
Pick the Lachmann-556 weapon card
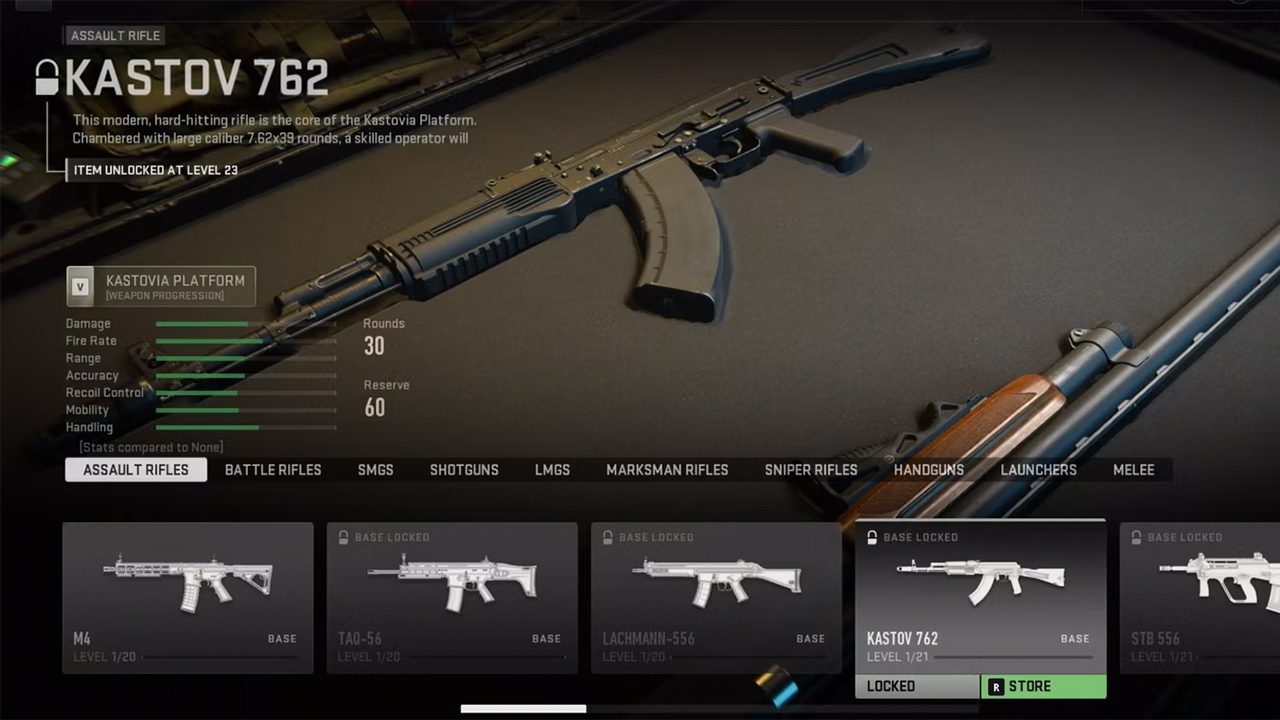[716, 597]
